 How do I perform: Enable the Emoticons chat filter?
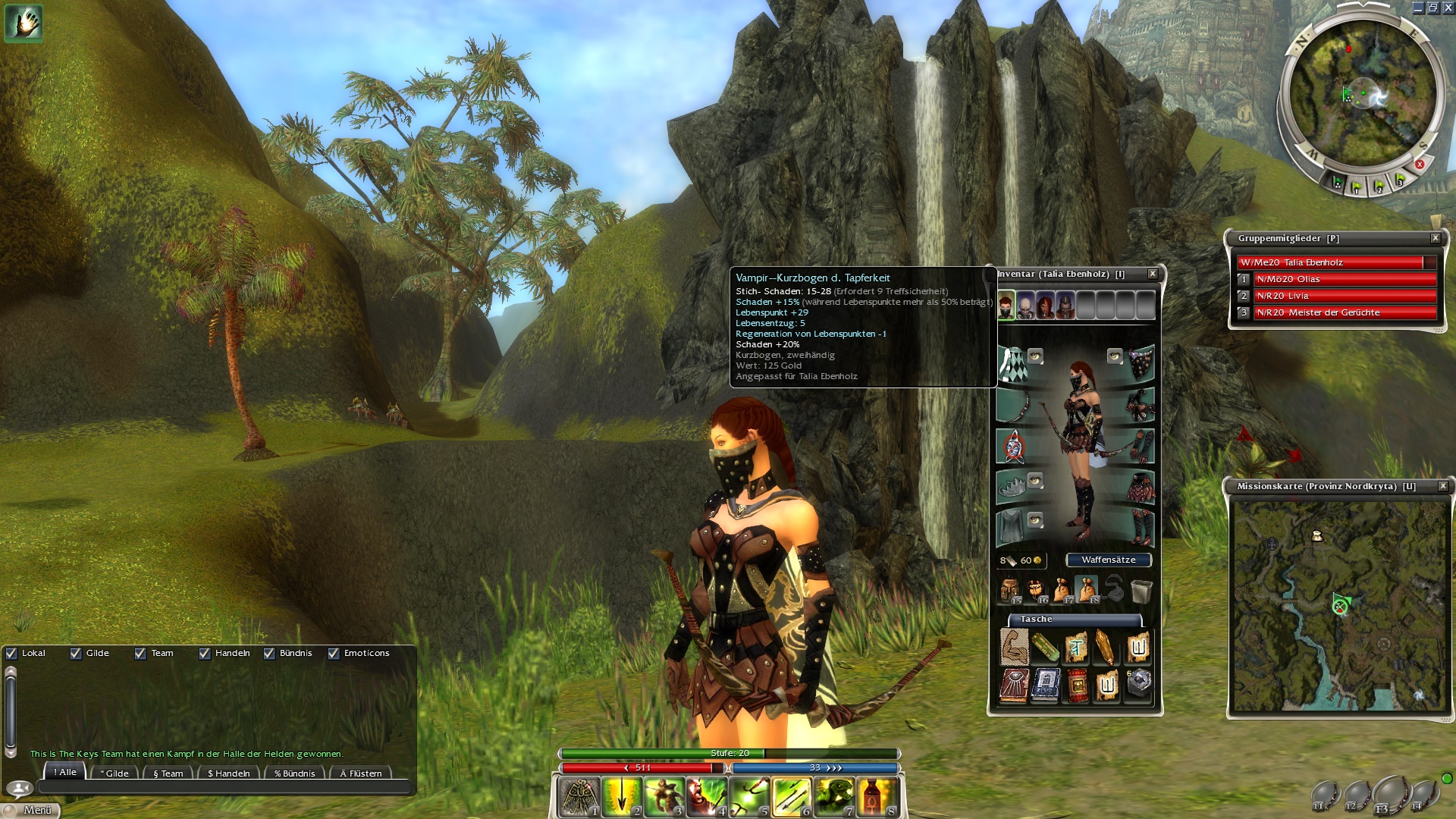[335, 653]
